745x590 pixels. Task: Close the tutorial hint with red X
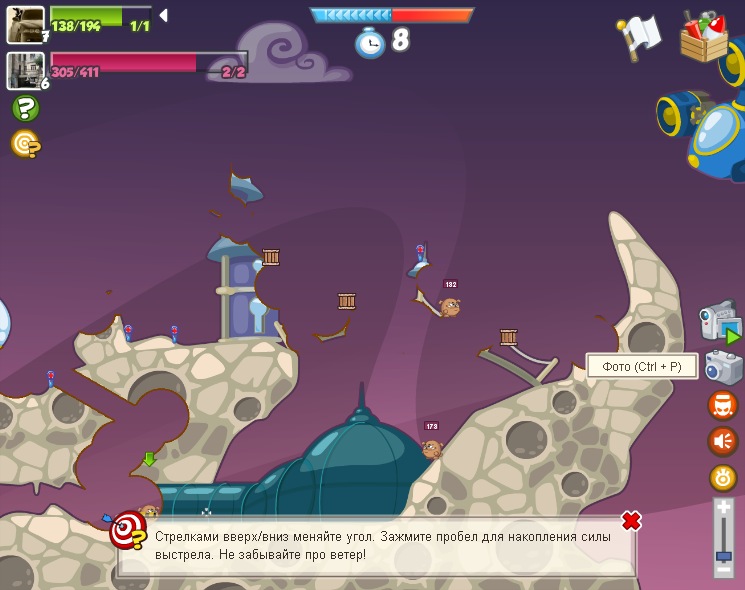point(631,521)
